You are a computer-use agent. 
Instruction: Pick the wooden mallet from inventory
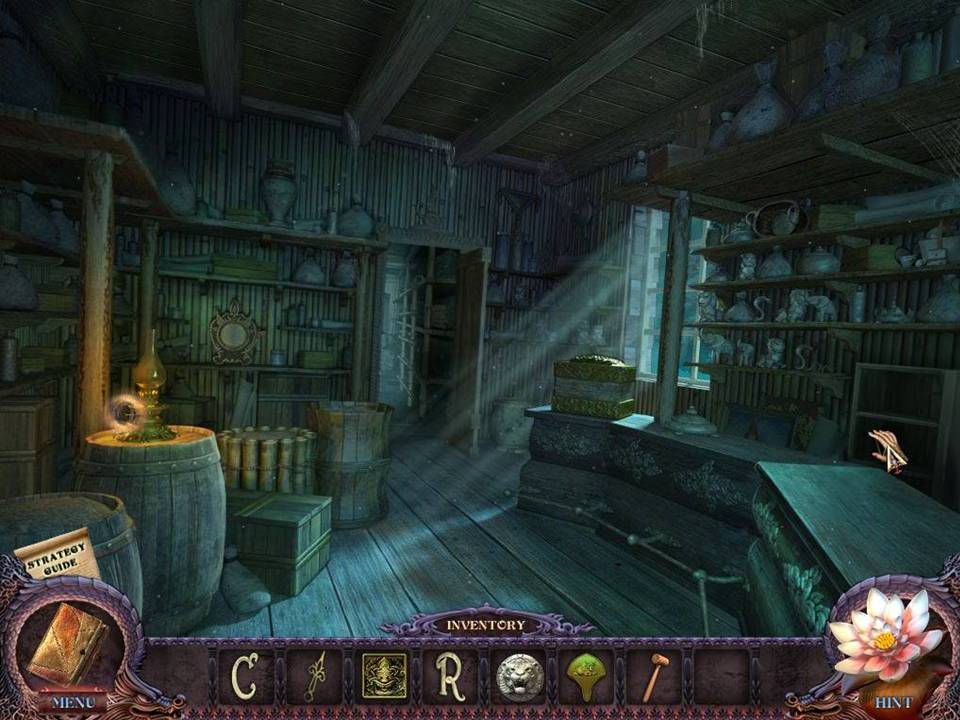click(x=655, y=677)
